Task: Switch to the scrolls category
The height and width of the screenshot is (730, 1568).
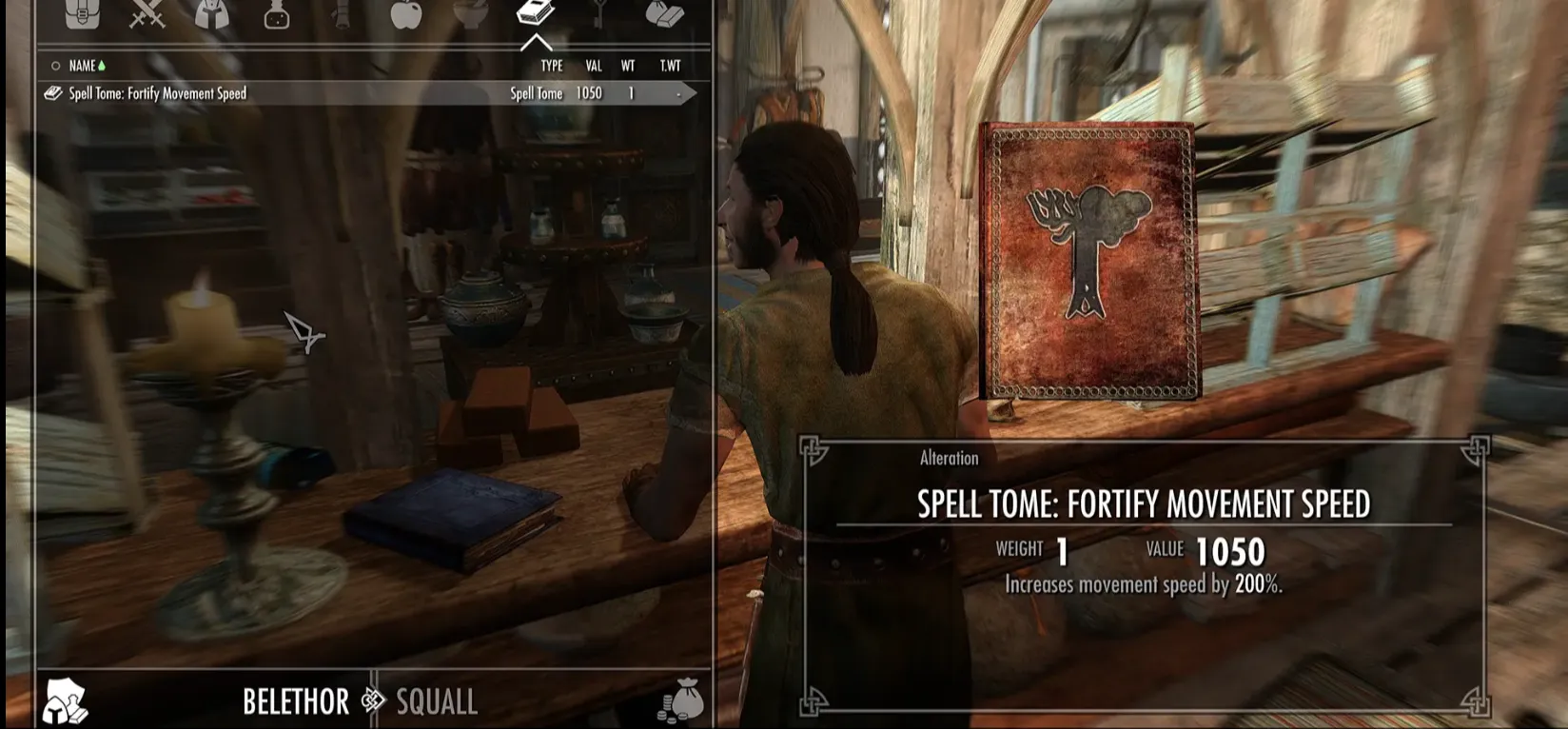Action: (342, 13)
